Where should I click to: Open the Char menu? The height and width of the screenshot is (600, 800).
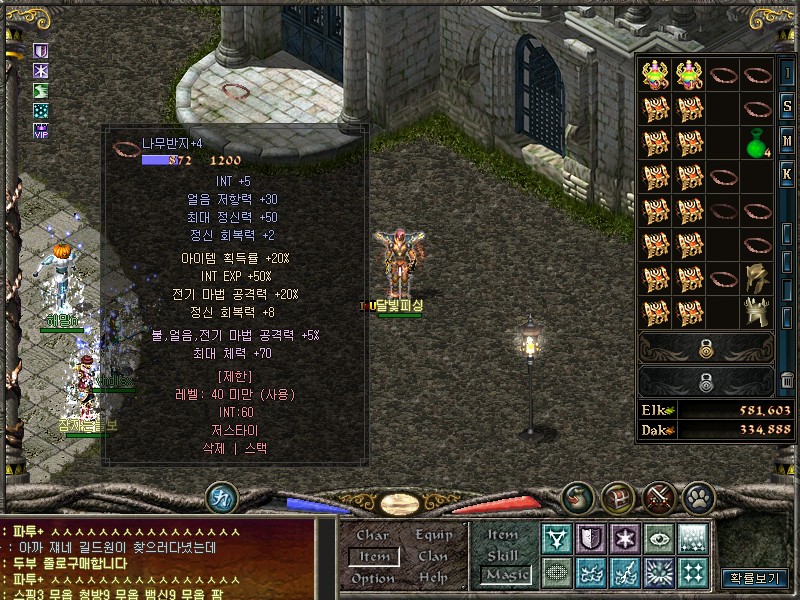point(373,535)
